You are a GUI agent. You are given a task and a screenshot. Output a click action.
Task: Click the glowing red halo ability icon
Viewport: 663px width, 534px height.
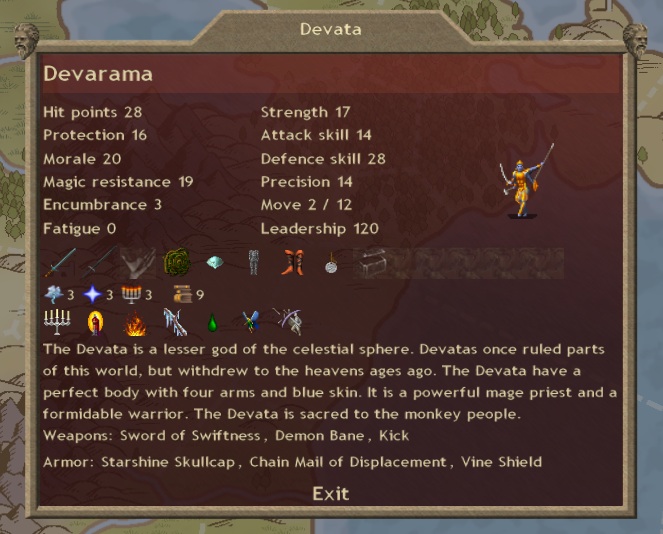[96, 322]
